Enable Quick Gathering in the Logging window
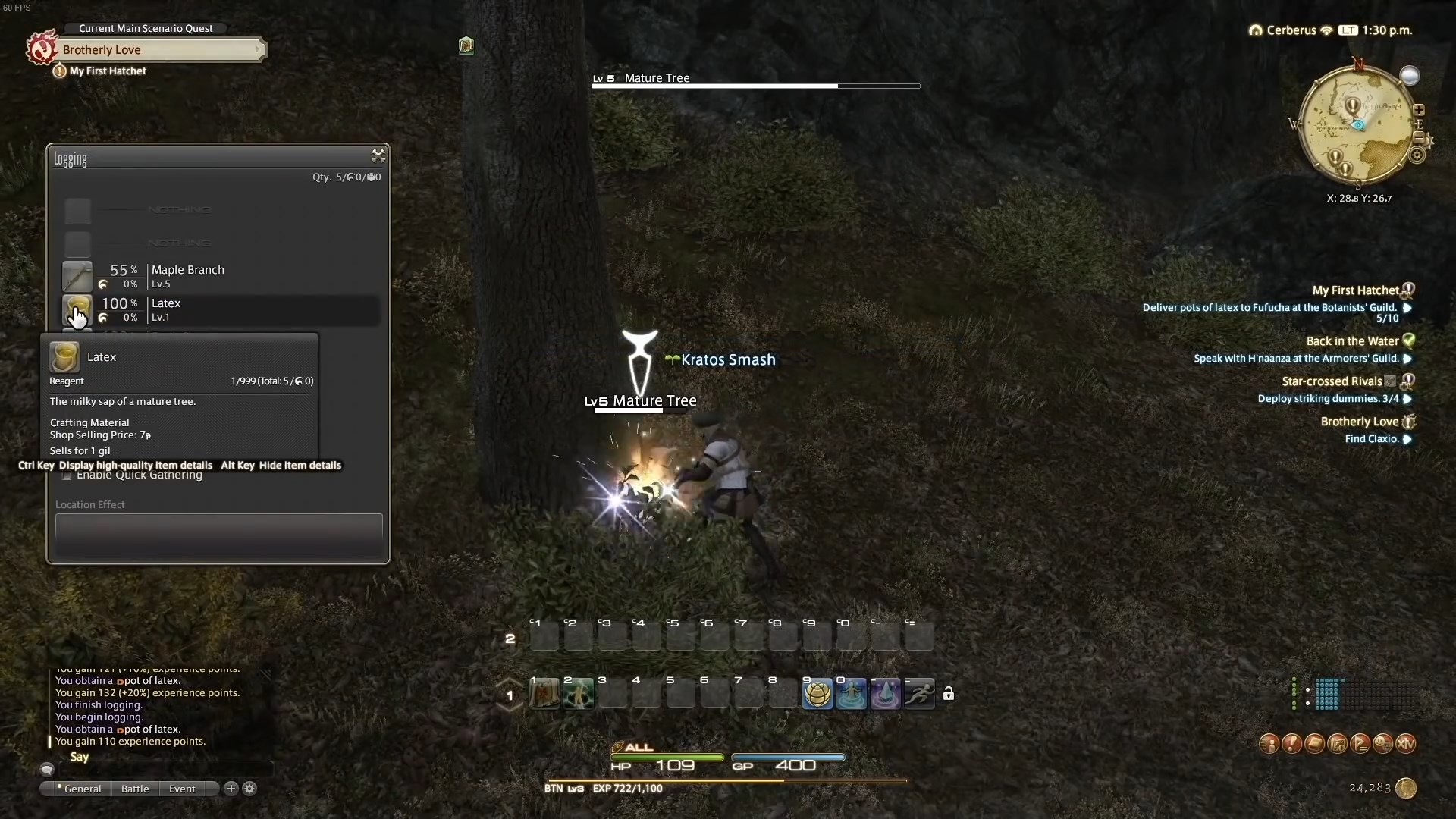The width and height of the screenshot is (1456, 819). click(x=67, y=476)
